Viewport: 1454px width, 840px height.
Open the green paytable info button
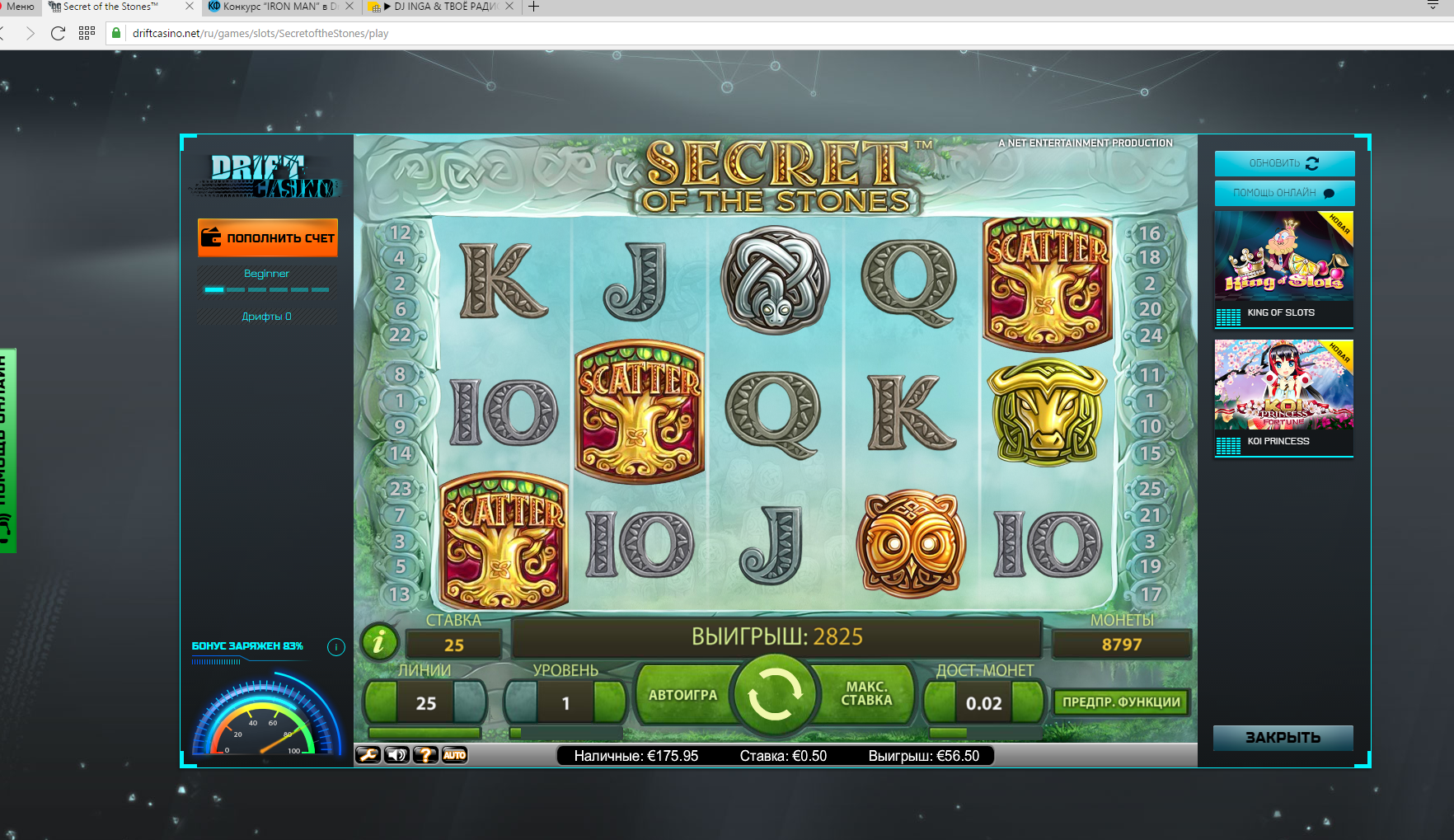[379, 641]
